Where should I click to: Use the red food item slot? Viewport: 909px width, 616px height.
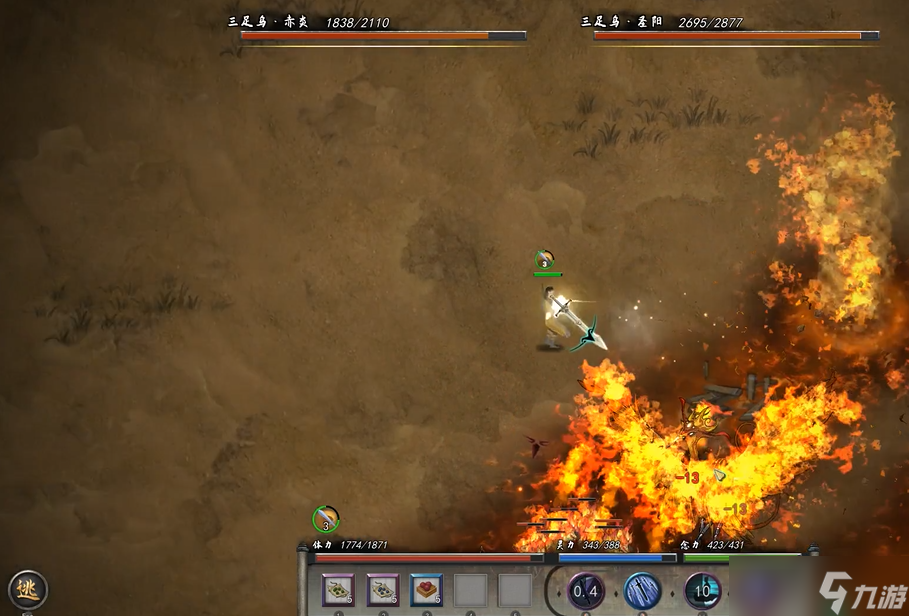point(426,590)
